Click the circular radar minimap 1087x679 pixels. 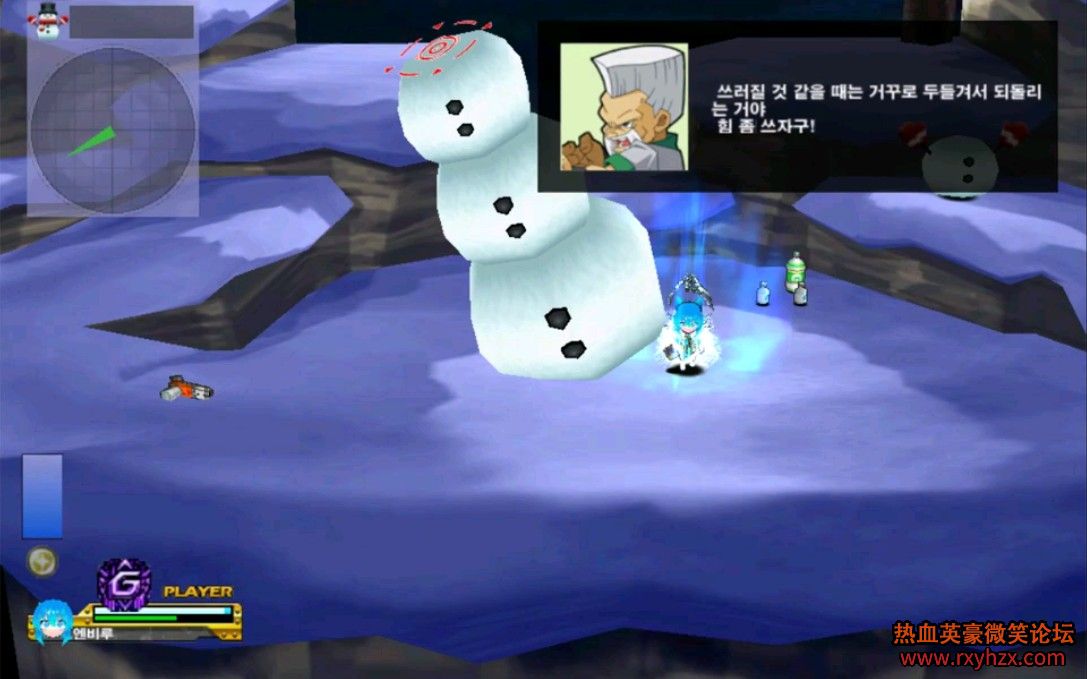(112, 130)
